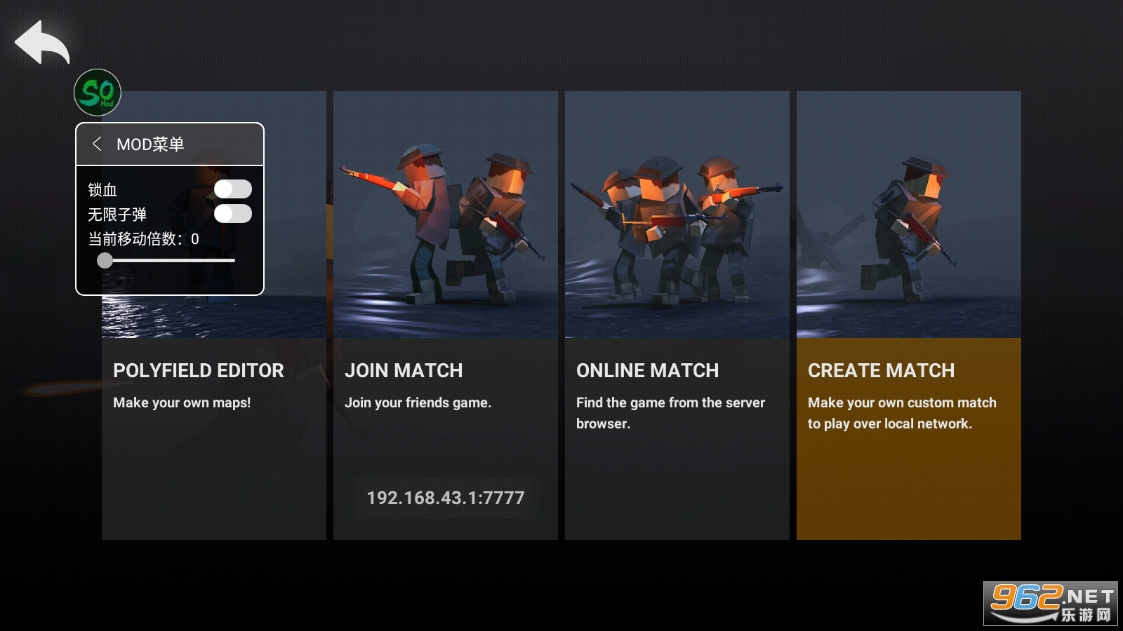Open the Polyfield Editor card
Screen dimensions: 1123x631
[213, 430]
